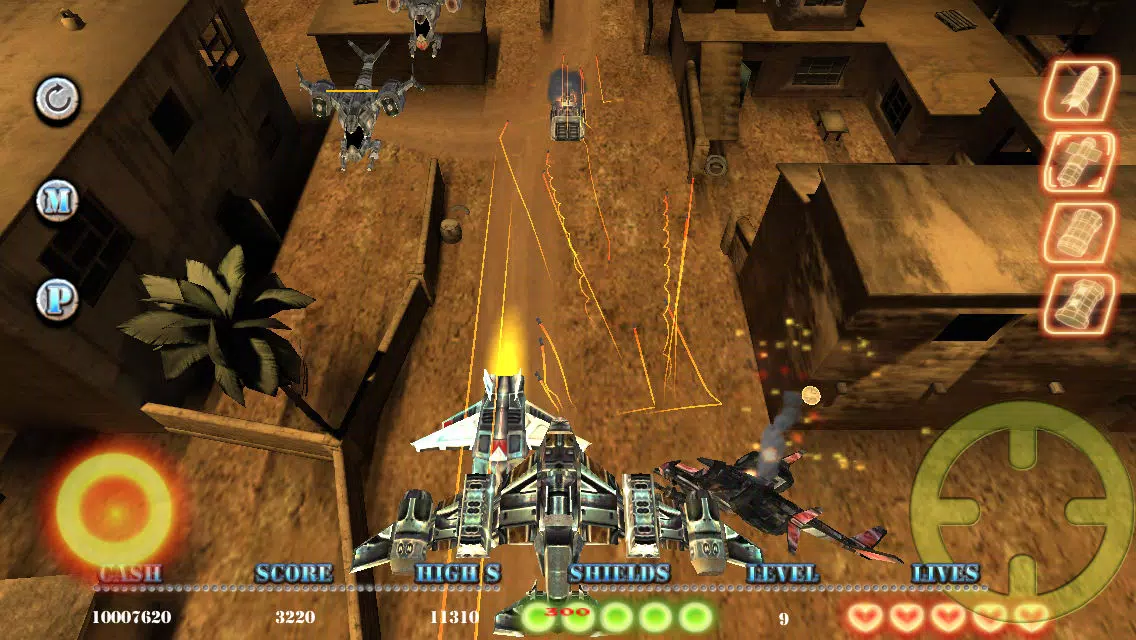The width and height of the screenshot is (1136, 640).
Task: Click the round M button
Action: (56, 202)
